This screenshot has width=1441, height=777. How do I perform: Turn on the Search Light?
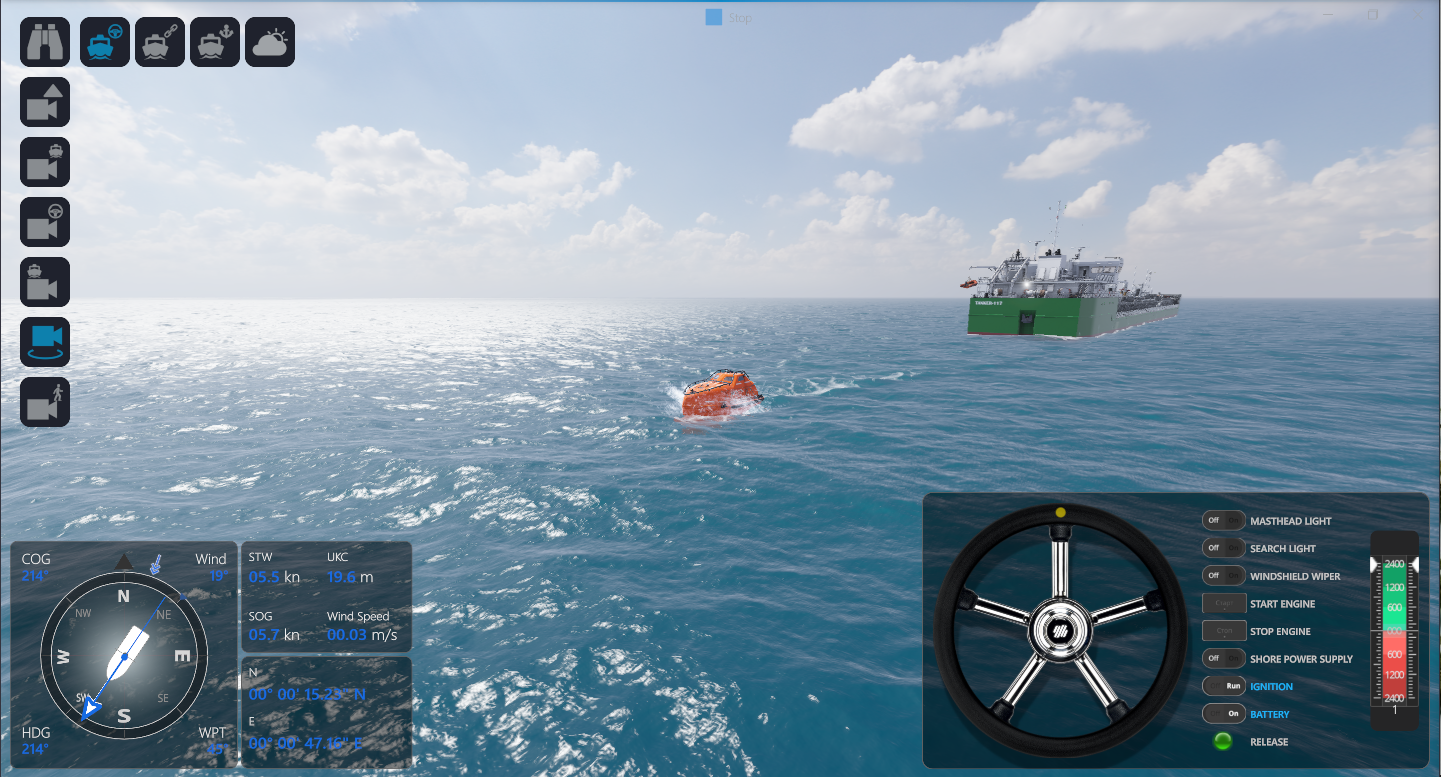coord(1223,548)
